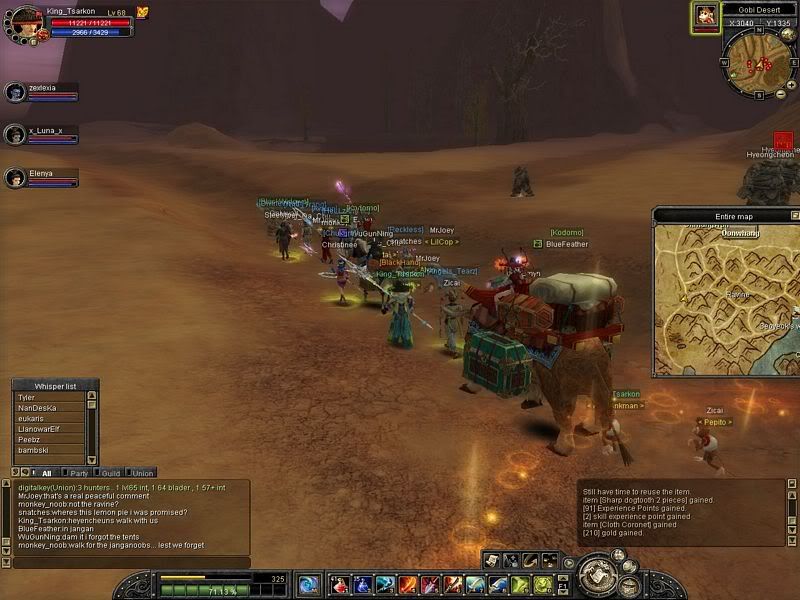
Task: Show the Union chat tab
Action: (x=142, y=472)
